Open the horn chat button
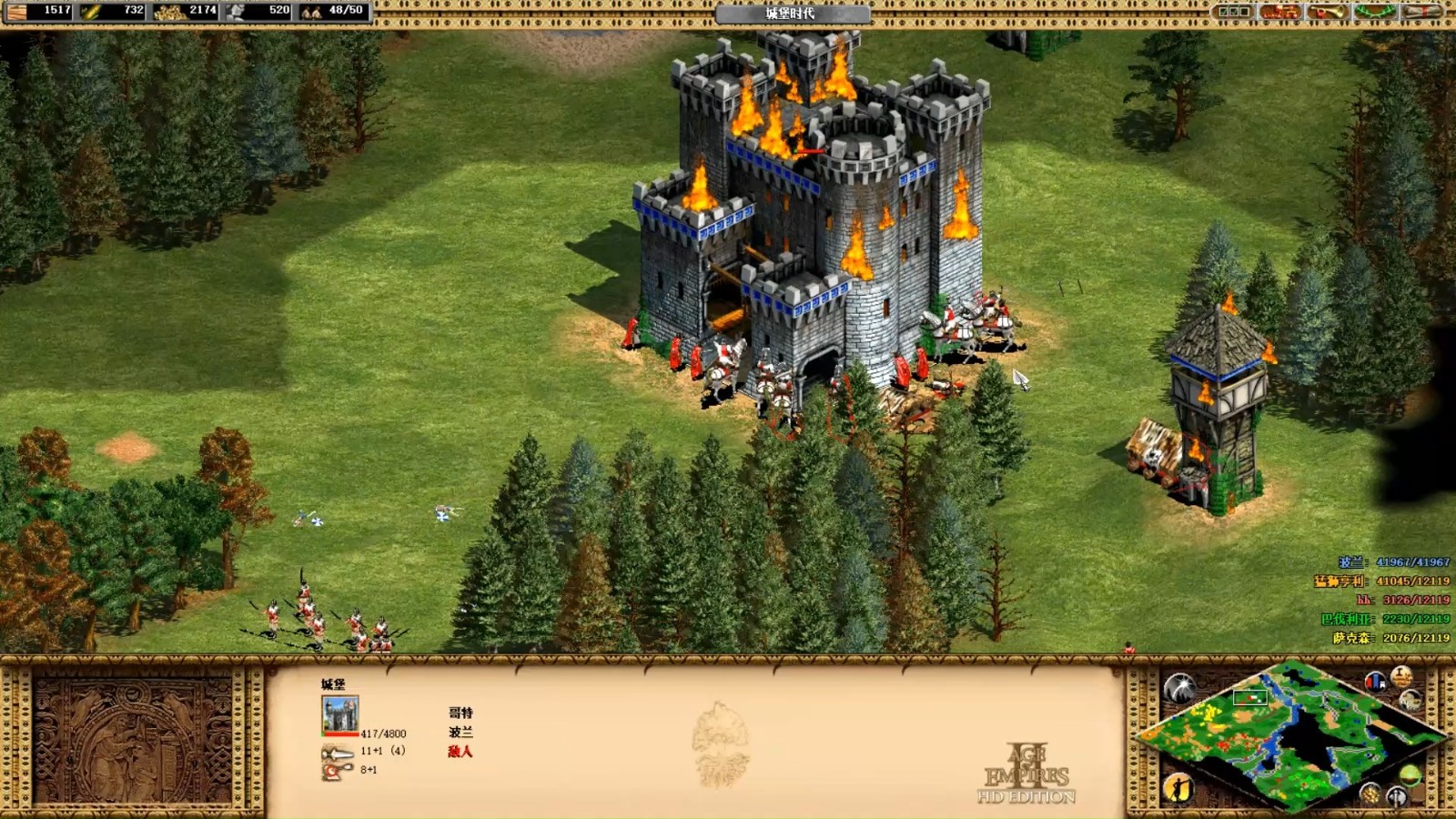 click(x=1328, y=12)
